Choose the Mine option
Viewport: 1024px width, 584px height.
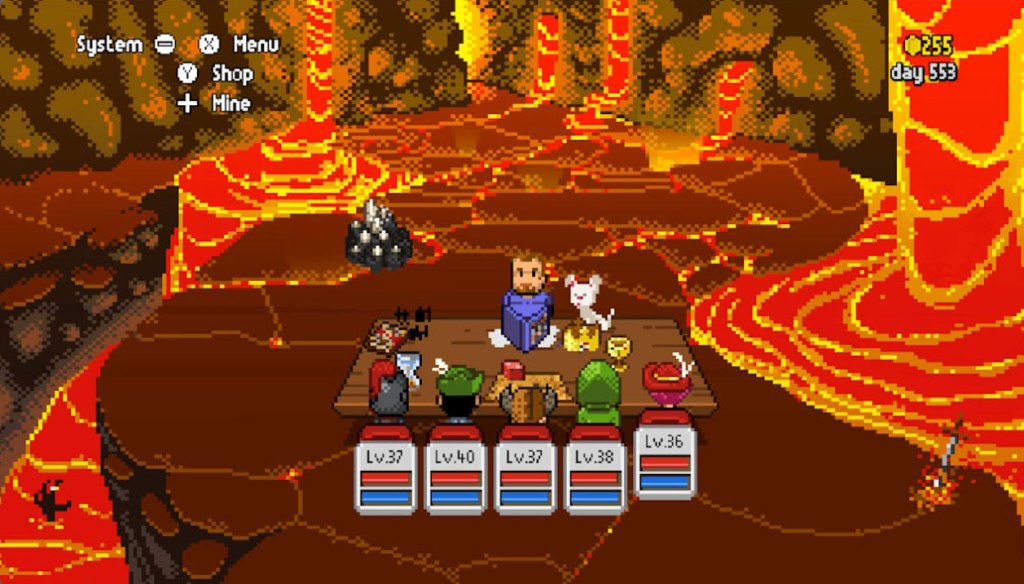click(231, 103)
